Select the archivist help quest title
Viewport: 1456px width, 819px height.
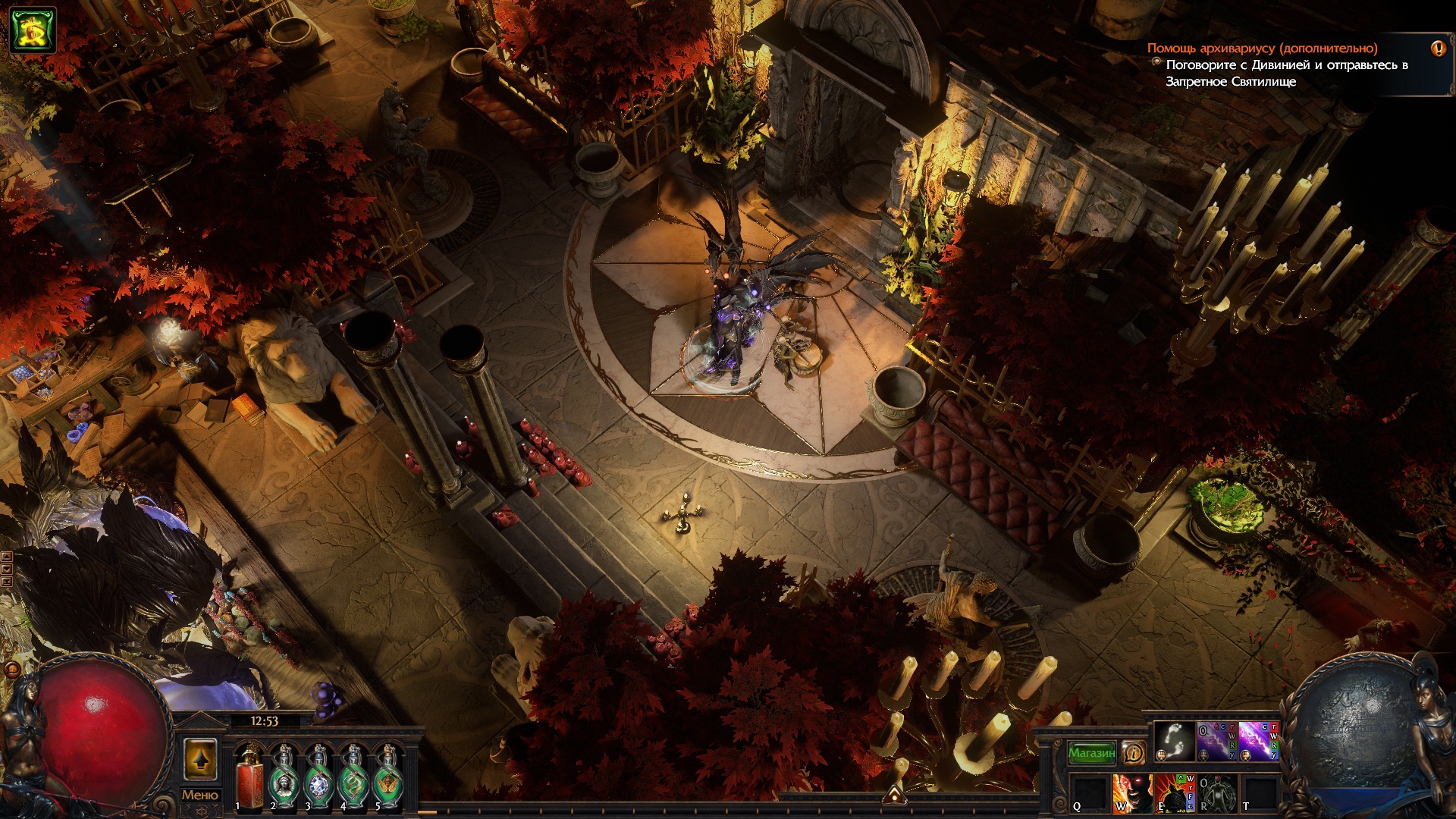[x=1262, y=49]
